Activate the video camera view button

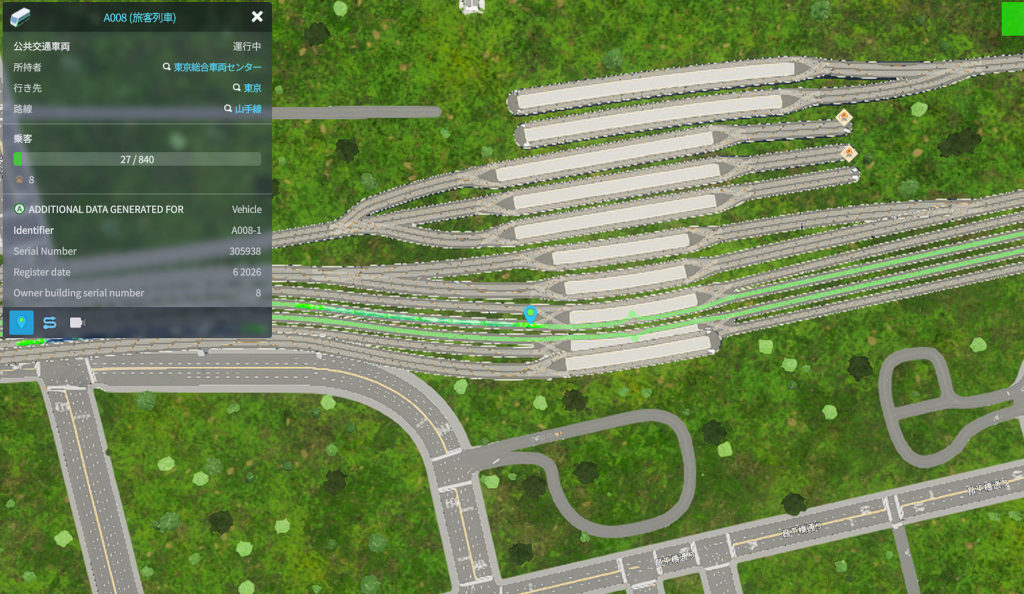(x=77, y=322)
